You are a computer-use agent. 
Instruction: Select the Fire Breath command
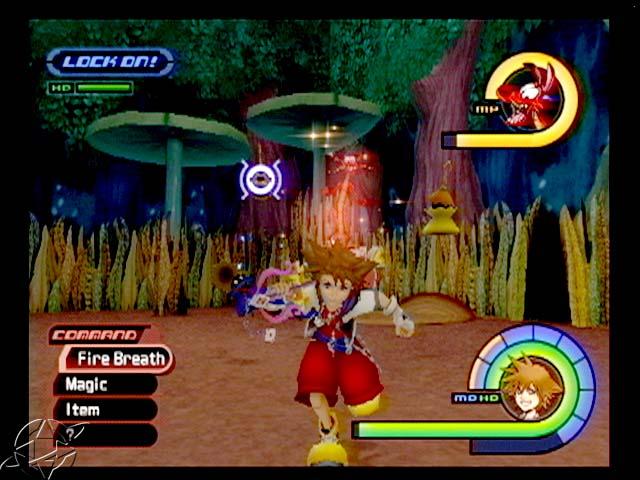118,359
